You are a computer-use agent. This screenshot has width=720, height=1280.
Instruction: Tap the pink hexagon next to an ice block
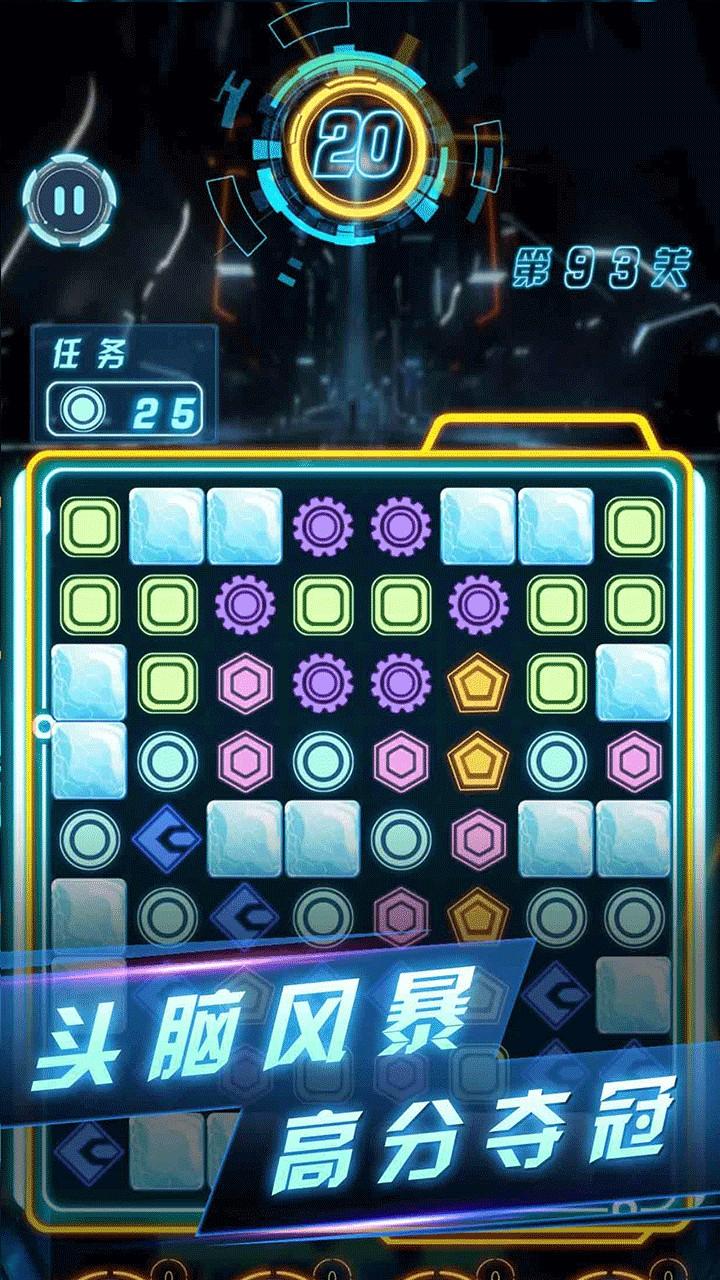click(x=479, y=838)
